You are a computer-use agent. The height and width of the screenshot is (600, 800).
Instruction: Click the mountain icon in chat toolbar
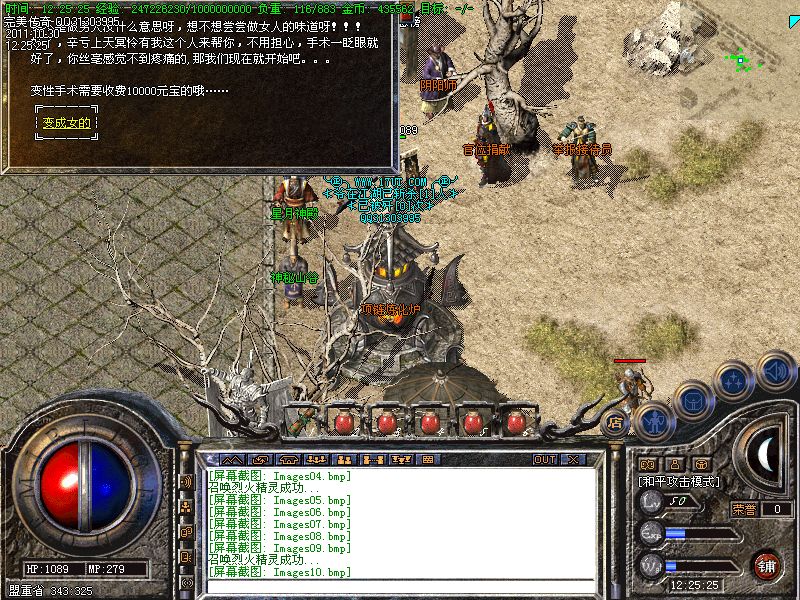(231, 459)
